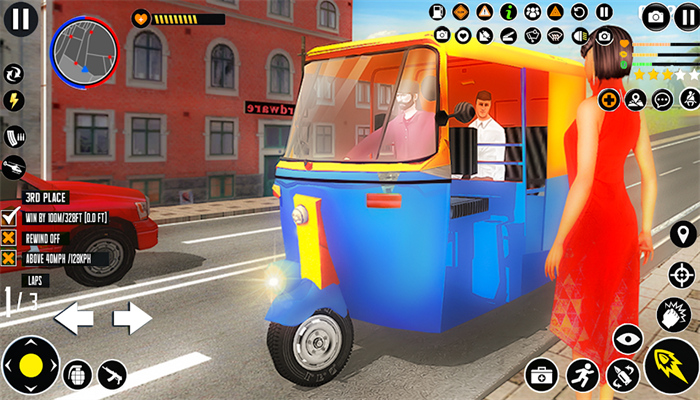Screen dimensions: 700x400
Task: Tap the lightning bolt icon
Action: pos(14,101)
